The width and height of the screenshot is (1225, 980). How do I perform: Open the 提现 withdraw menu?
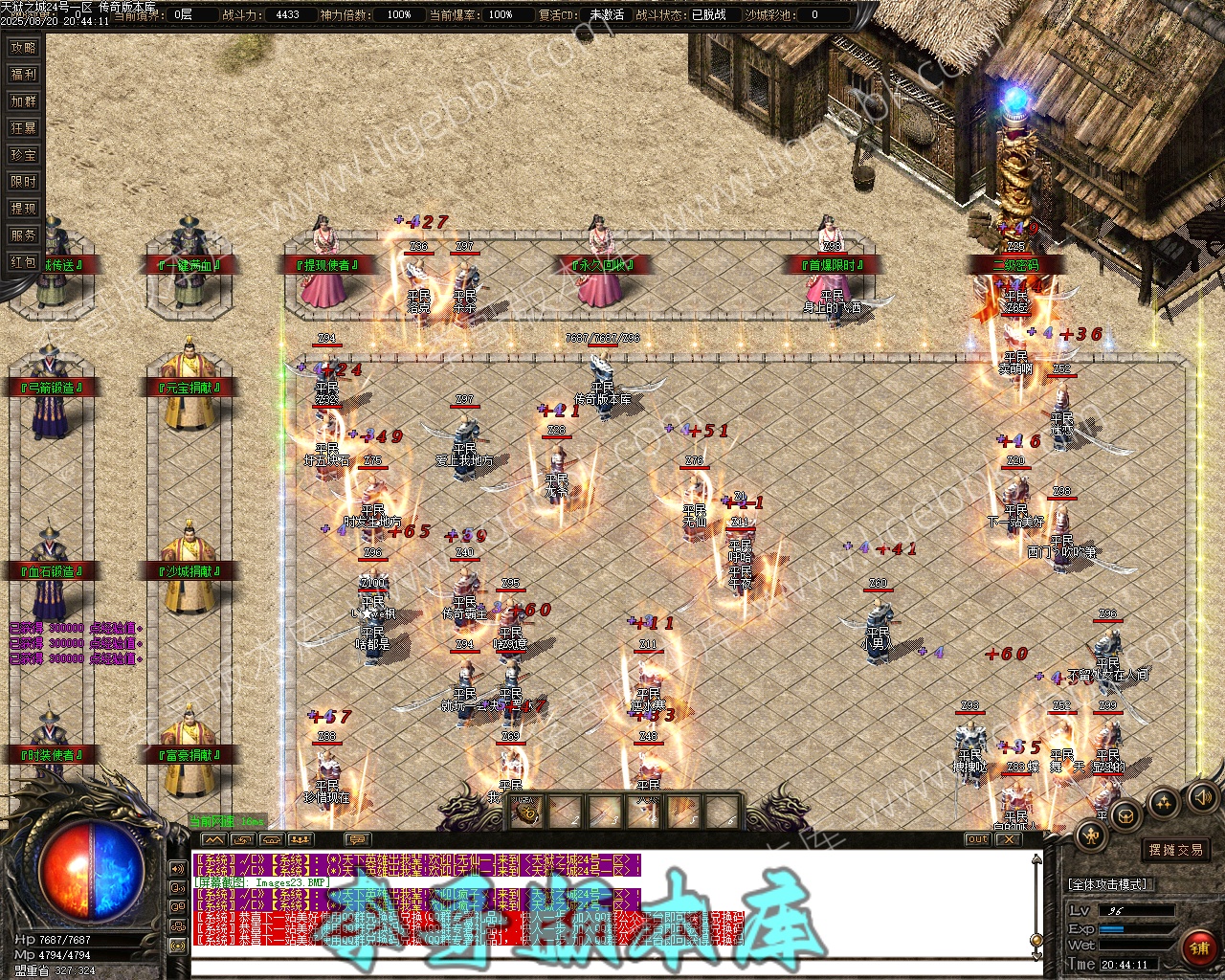(23, 208)
